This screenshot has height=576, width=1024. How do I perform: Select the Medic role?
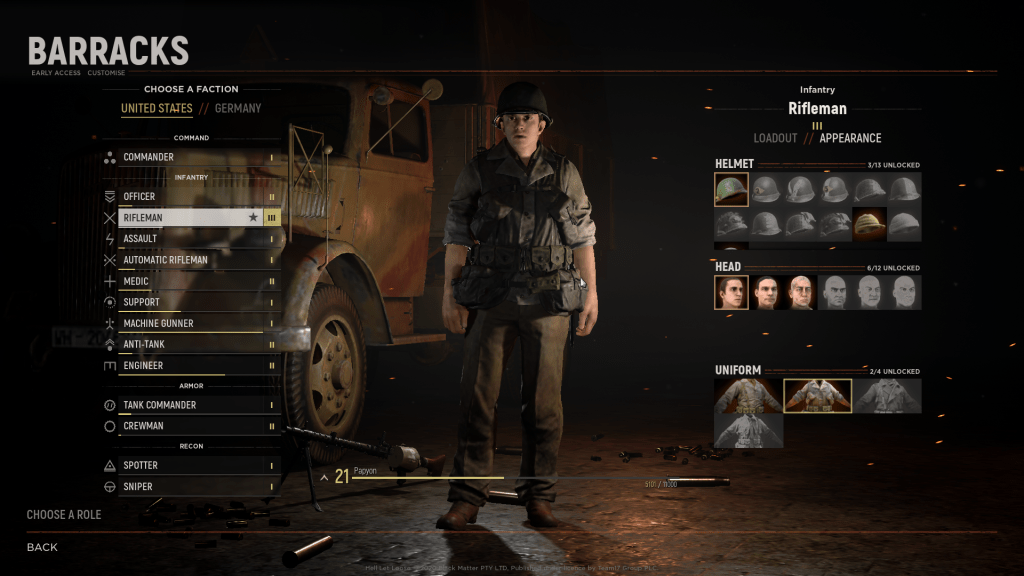[x=190, y=281]
